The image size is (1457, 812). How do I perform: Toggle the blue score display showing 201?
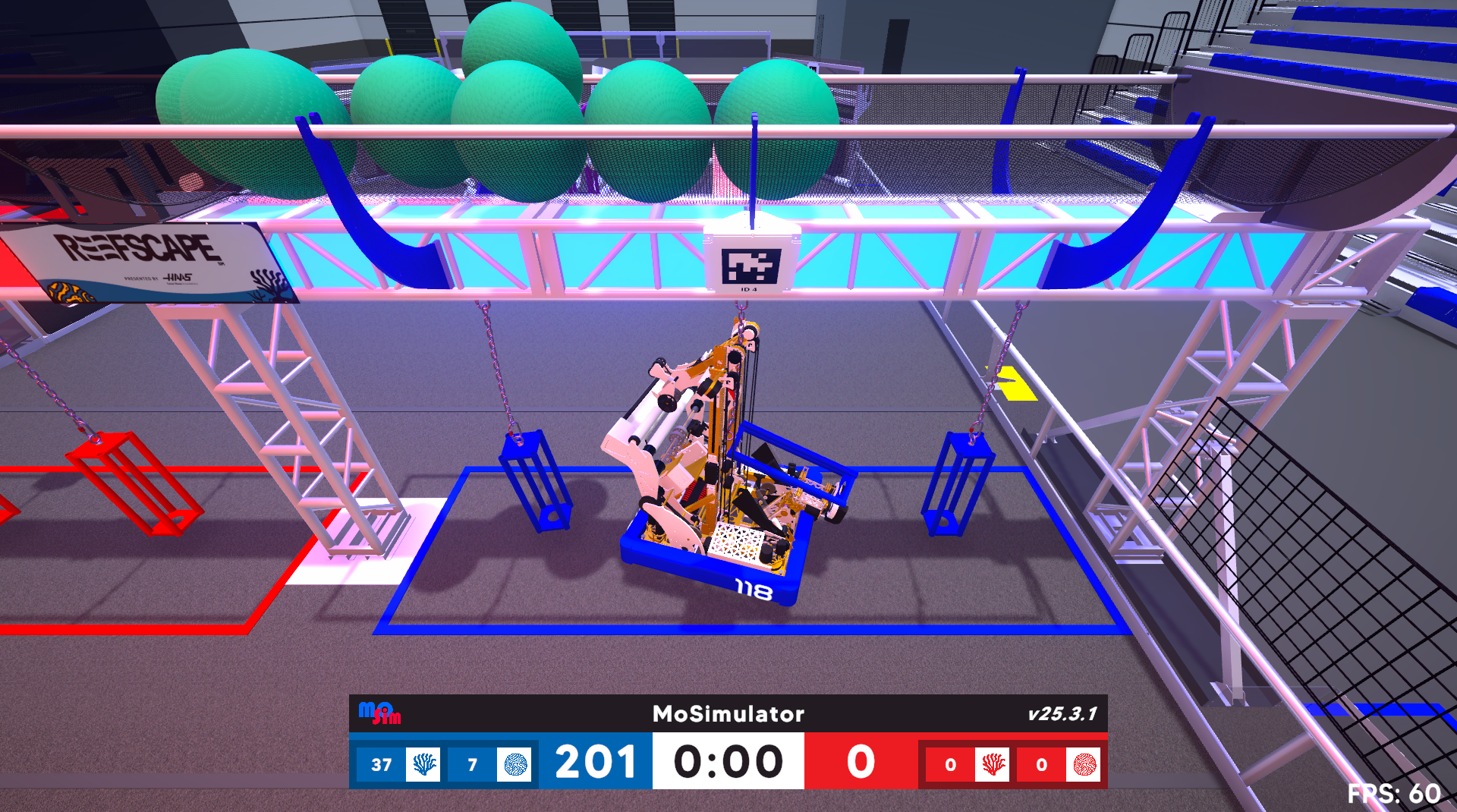[596, 763]
